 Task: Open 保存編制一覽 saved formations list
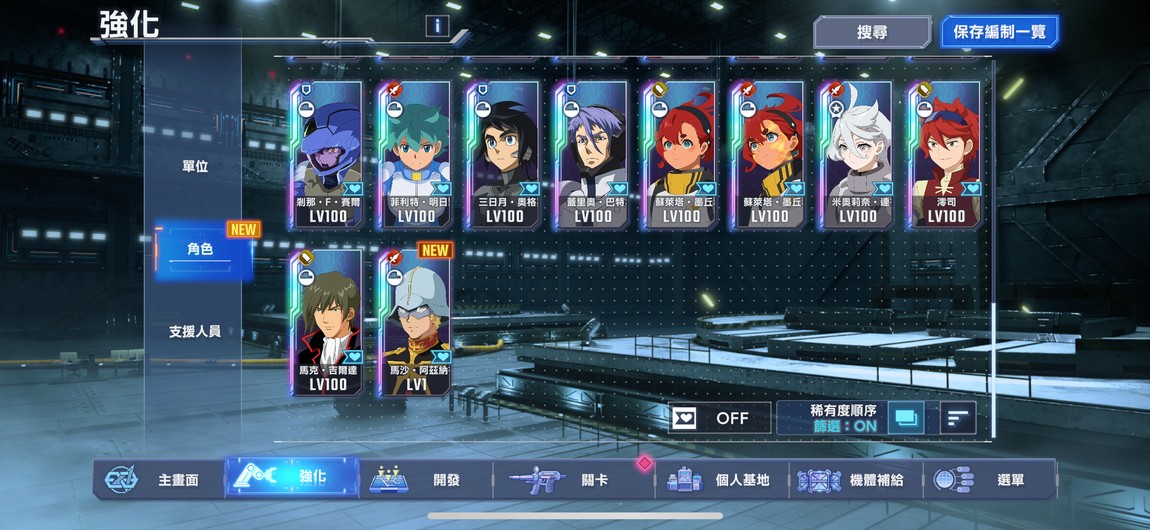[999, 32]
